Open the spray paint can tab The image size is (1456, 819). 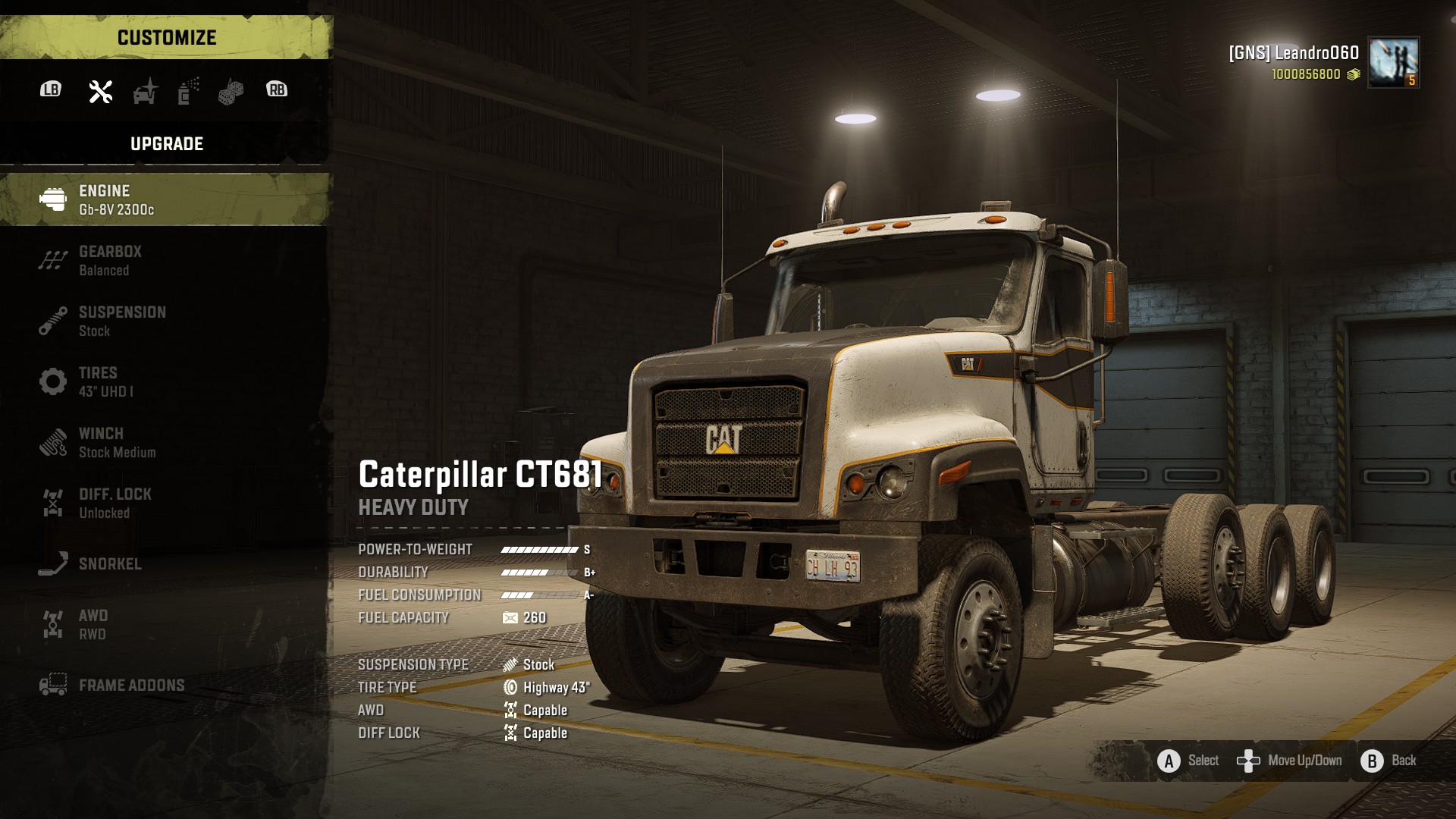pyautogui.click(x=188, y=91)
